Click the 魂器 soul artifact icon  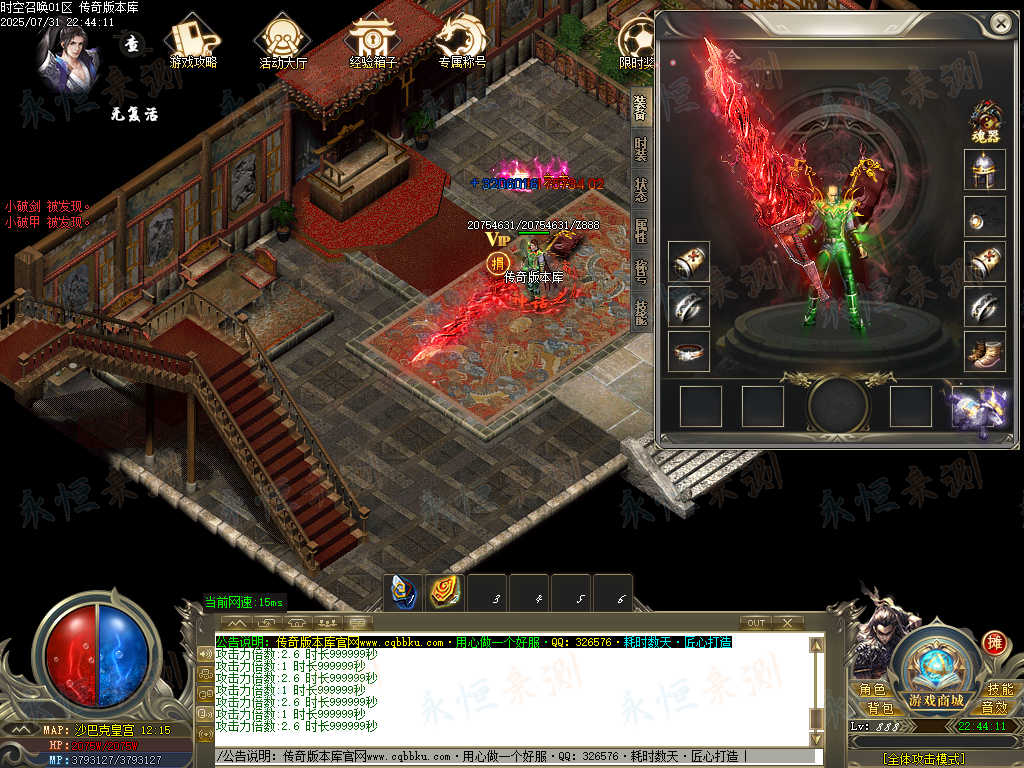pos(986,121)
